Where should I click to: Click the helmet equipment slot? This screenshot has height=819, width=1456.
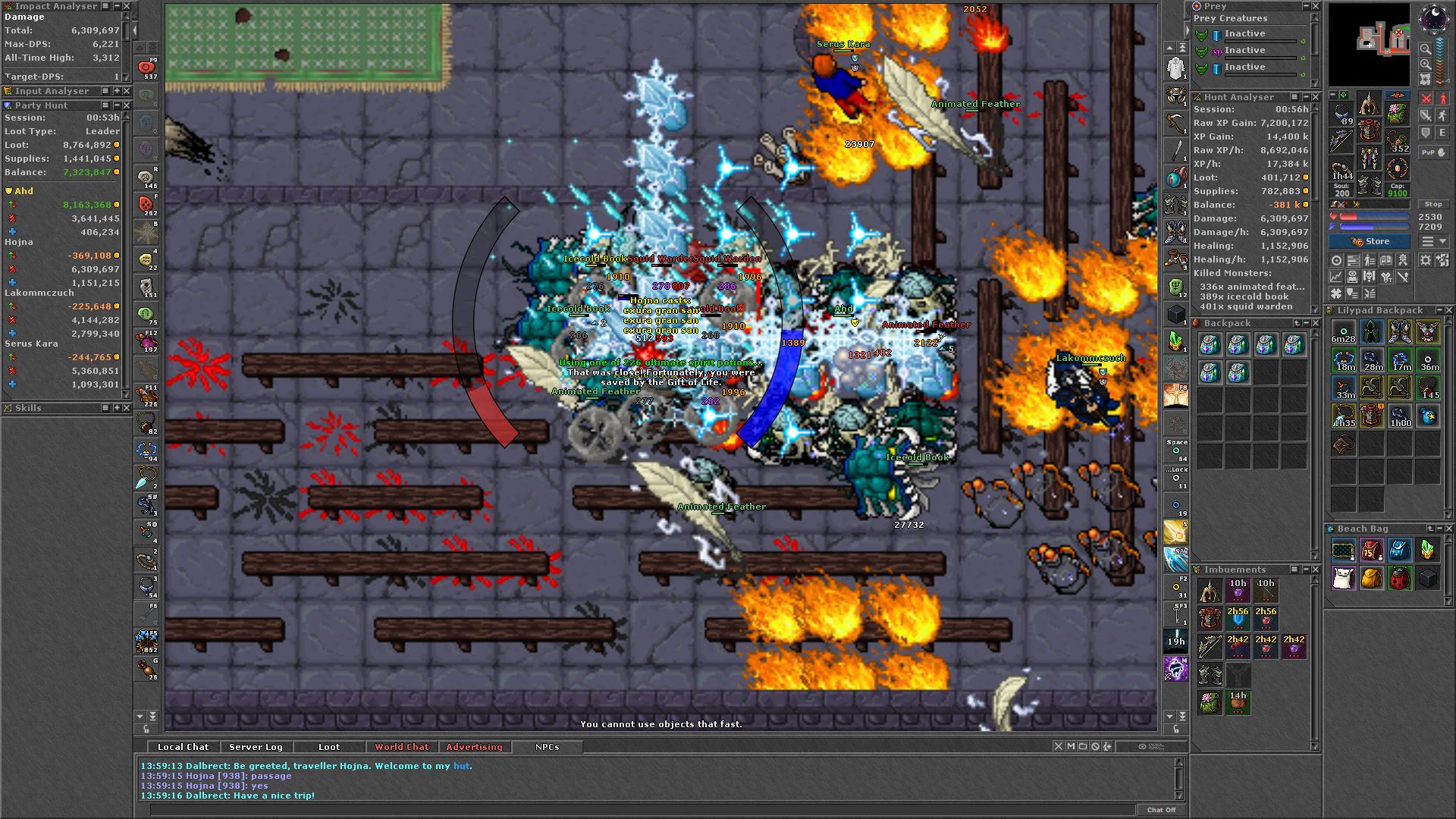(1369, 105)
